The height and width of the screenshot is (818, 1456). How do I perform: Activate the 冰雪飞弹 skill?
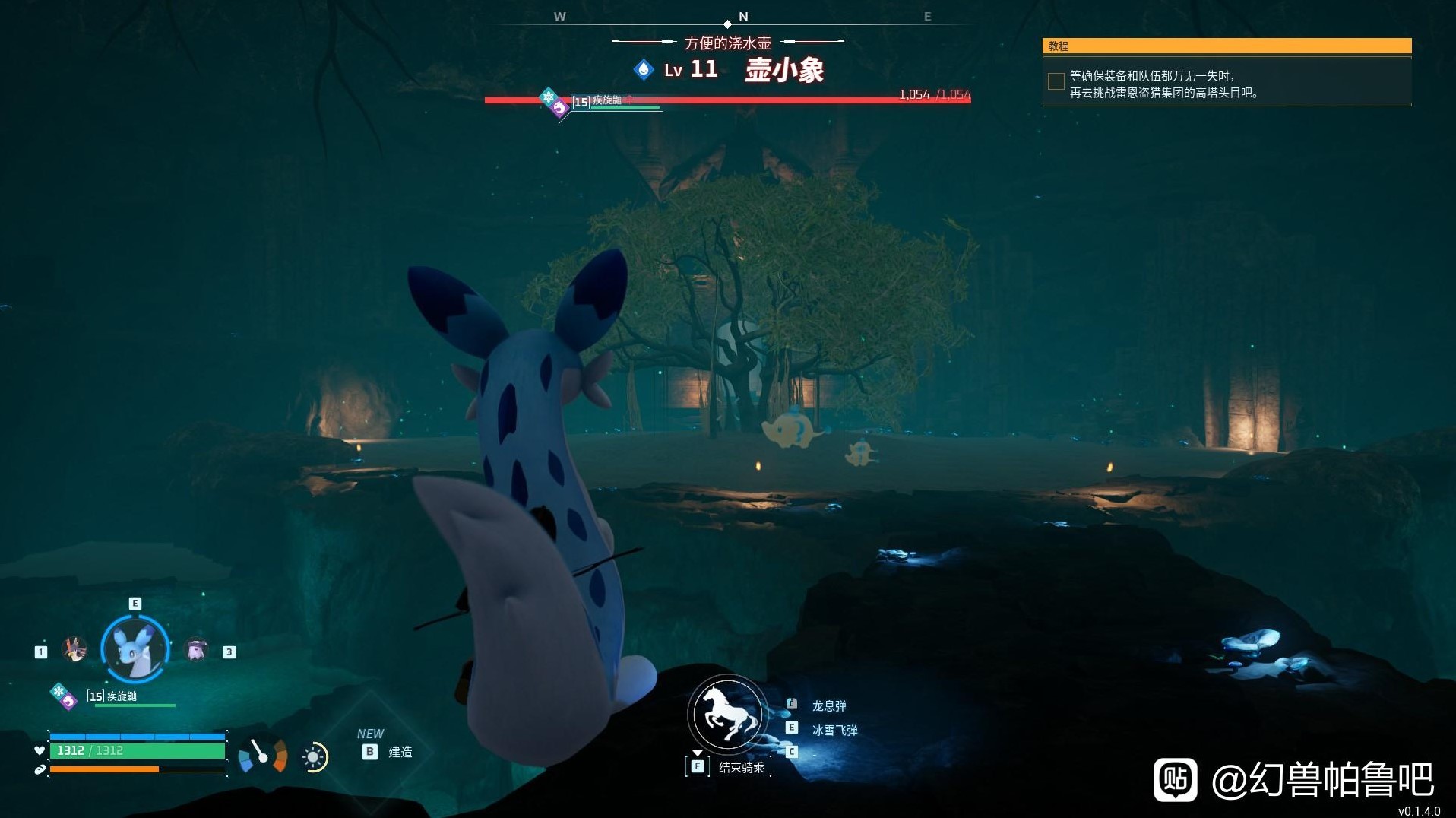(834, 731)
